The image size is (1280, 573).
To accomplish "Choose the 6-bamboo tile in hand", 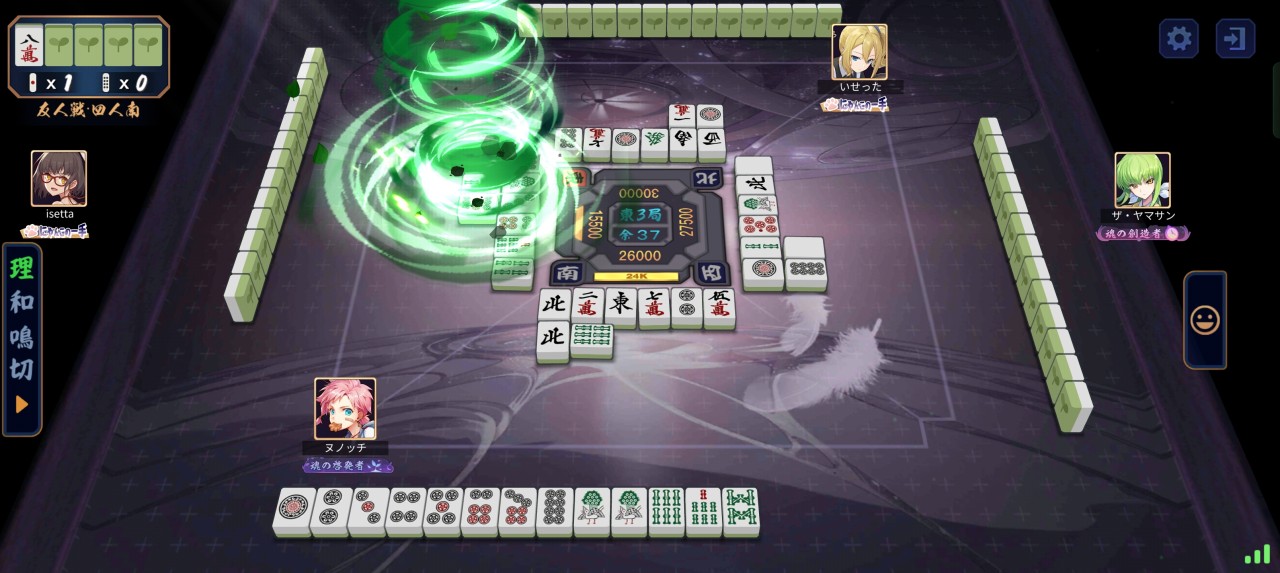I will (x=667, y=511).
